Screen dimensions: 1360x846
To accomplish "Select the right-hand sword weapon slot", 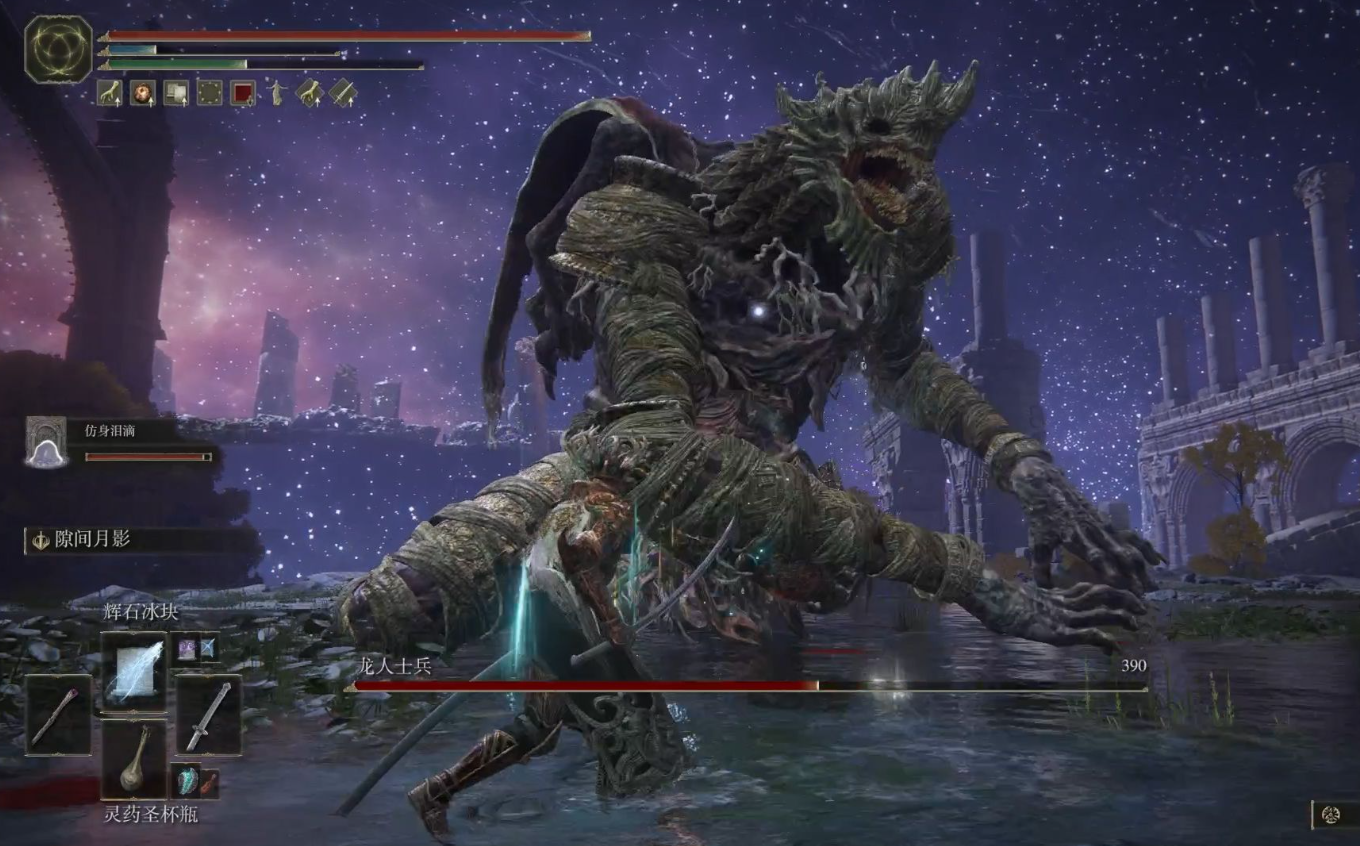I will point(209,714).
